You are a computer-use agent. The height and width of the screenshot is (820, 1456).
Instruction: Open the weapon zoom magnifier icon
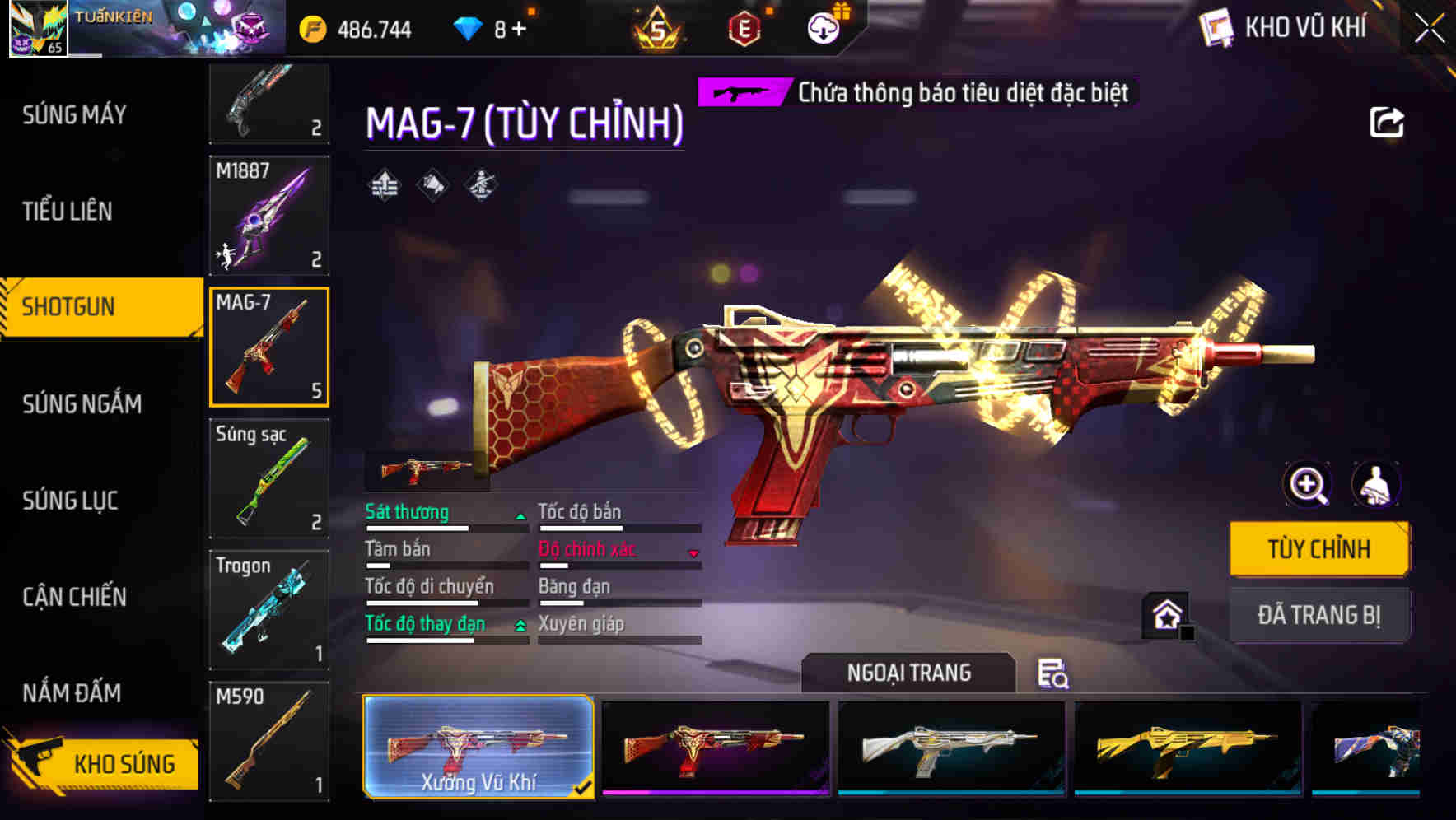[x=1305, y=485]
